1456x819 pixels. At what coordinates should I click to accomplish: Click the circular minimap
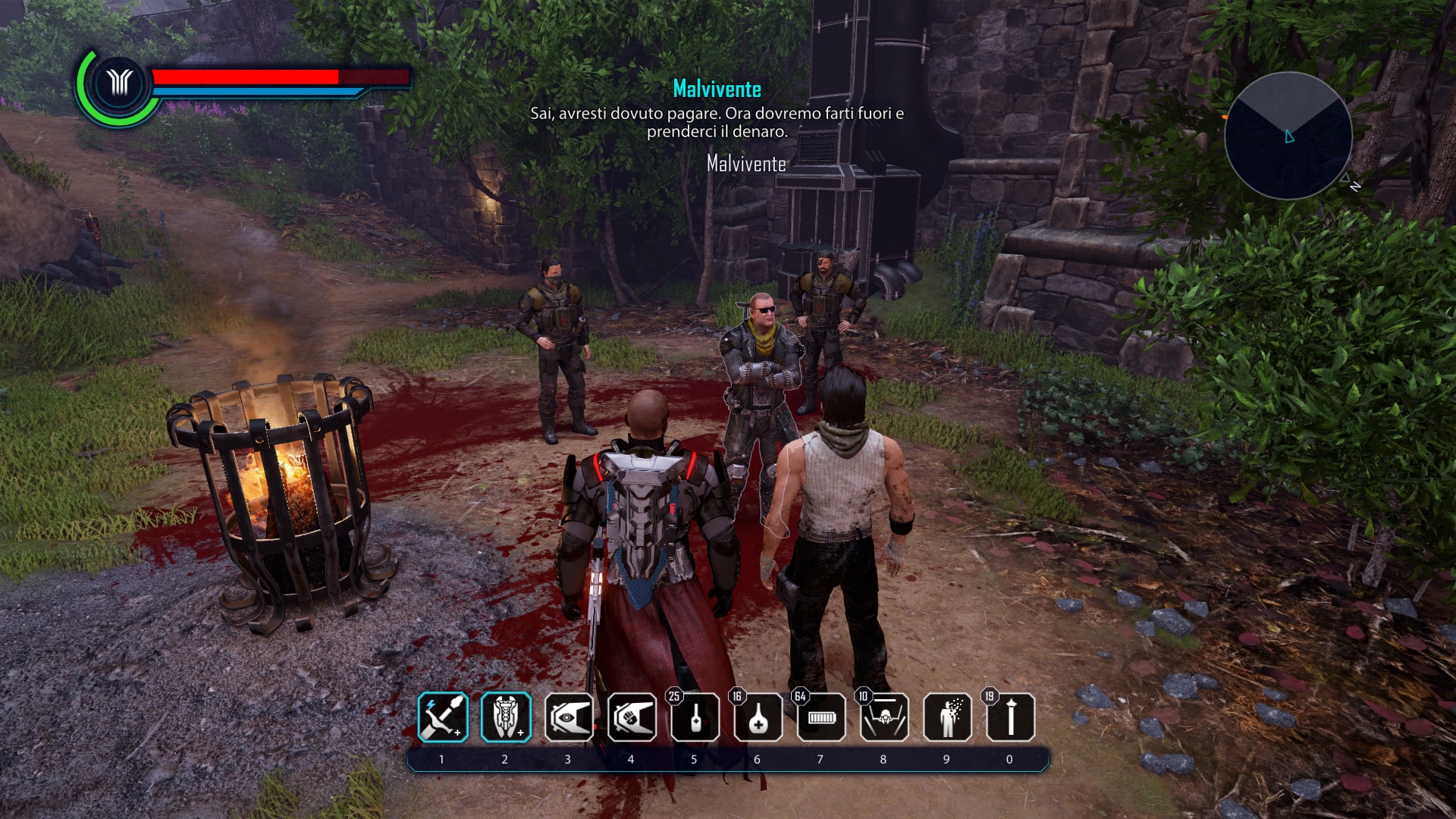tap(1288, 136)
